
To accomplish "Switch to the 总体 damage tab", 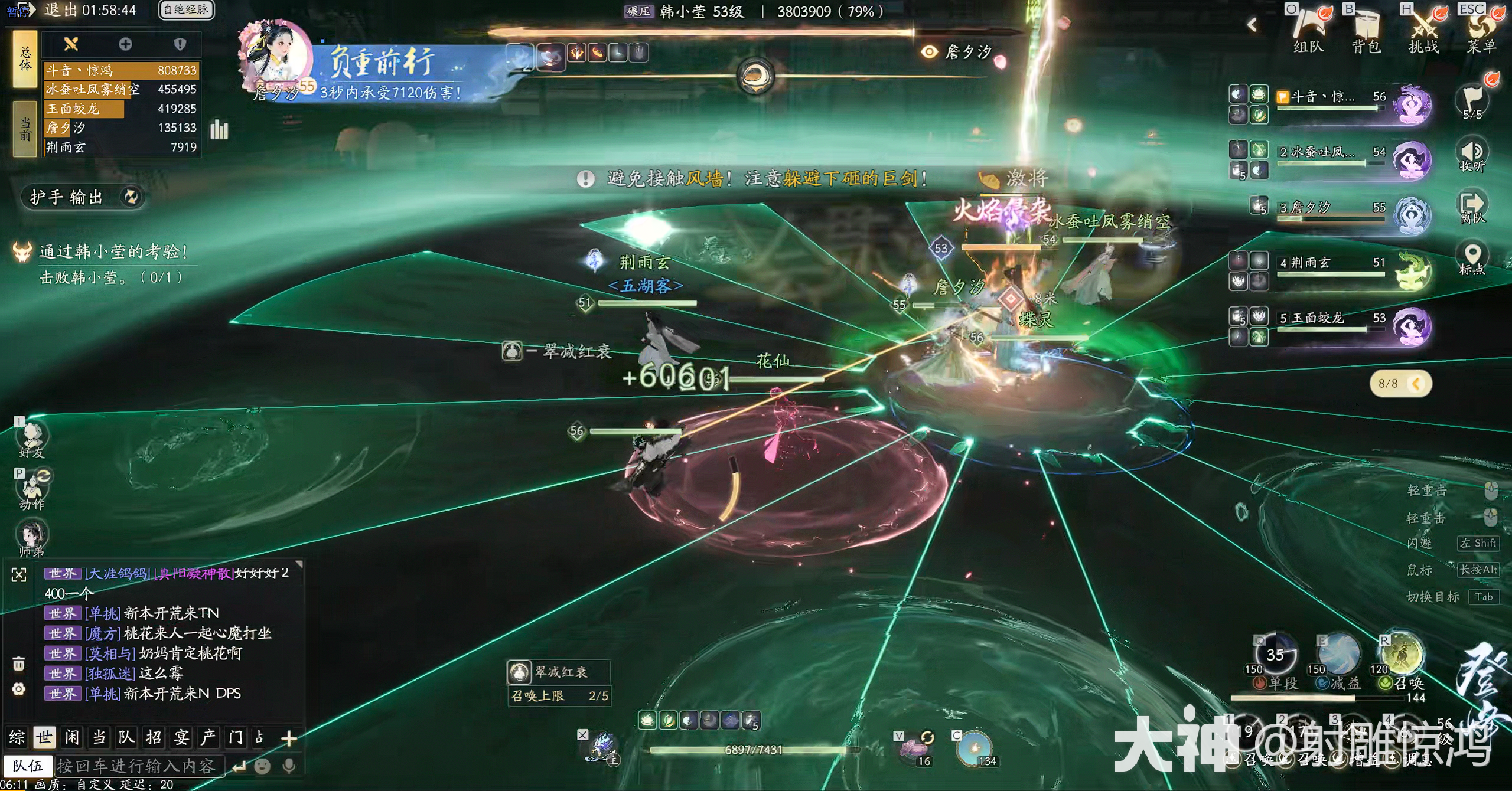I will point(25,60).
